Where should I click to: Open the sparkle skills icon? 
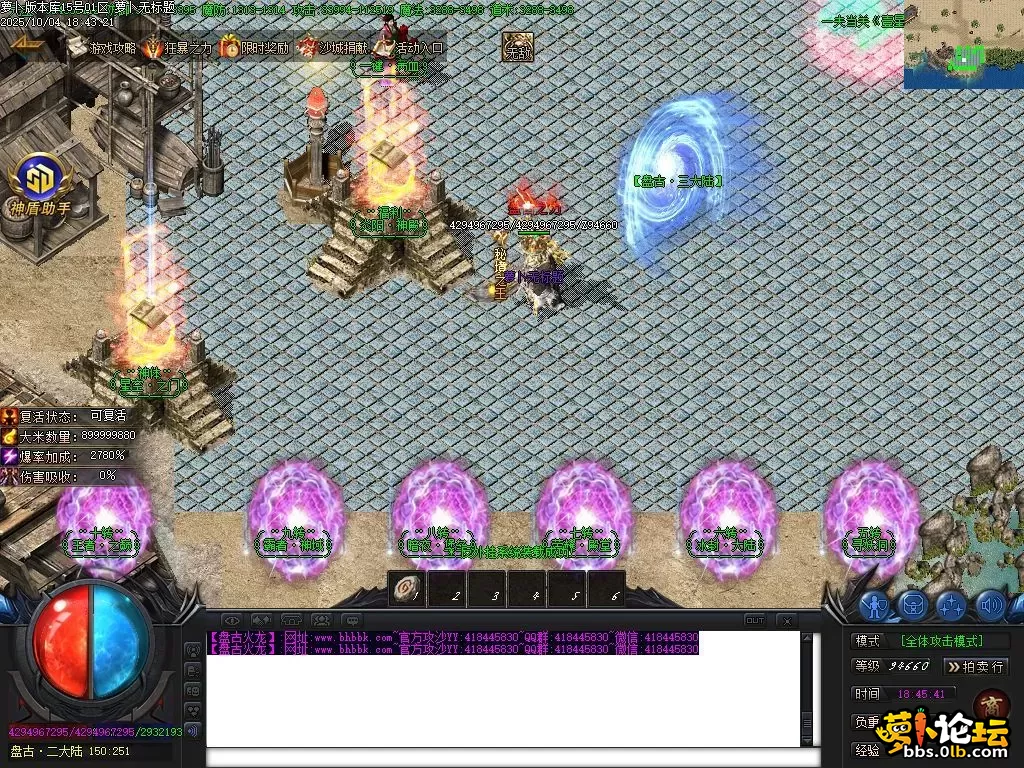[951, 604]
